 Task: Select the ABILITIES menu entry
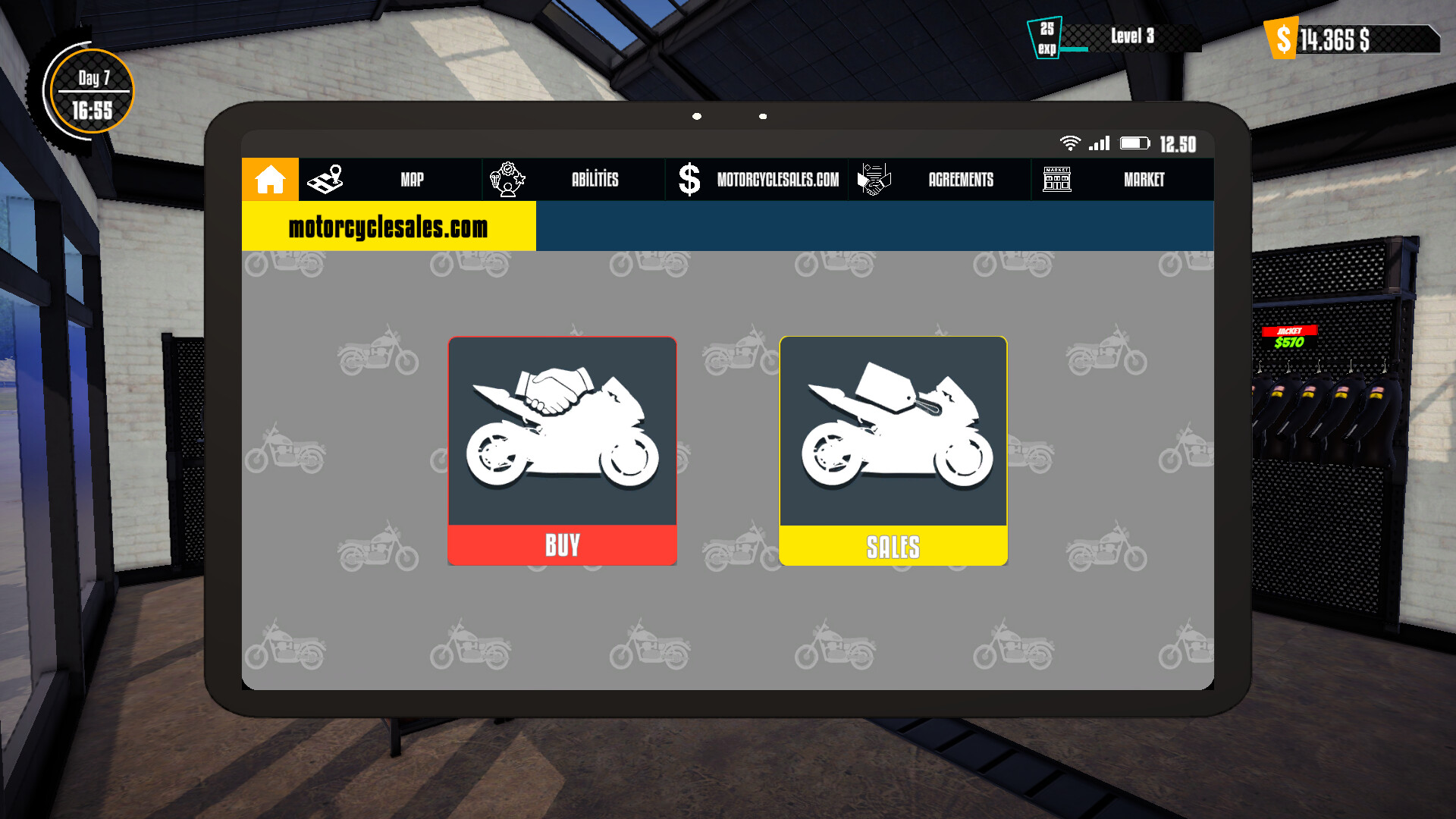coord(596,179)
